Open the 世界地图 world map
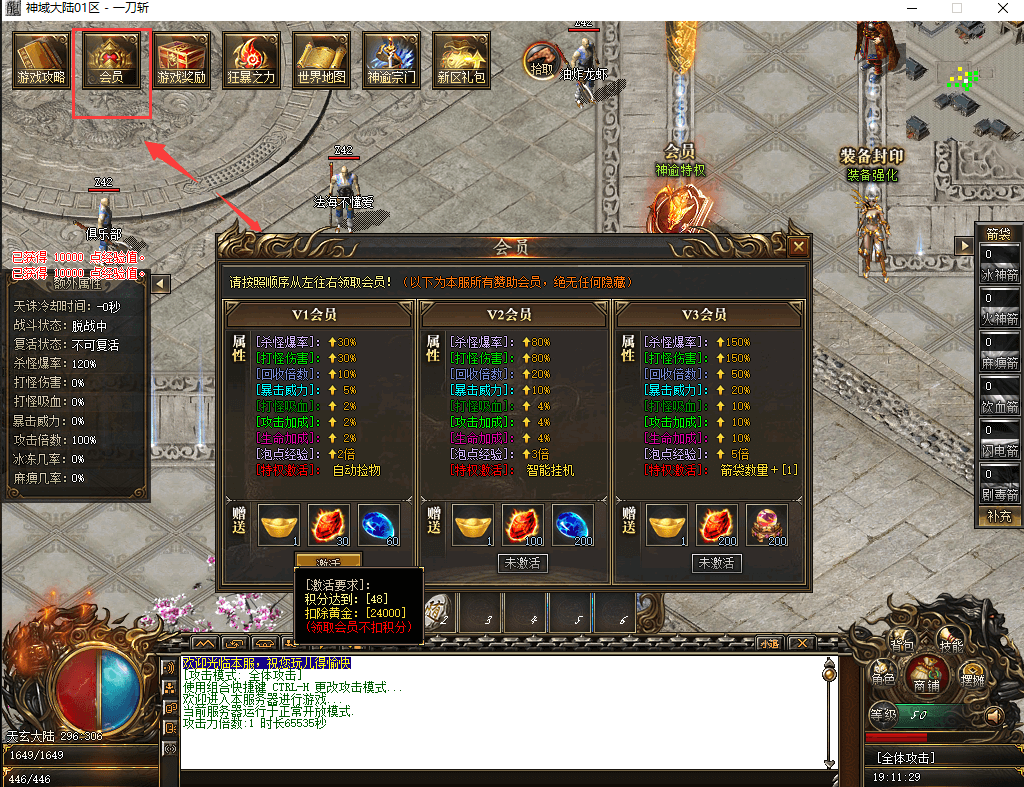Image resolution: width=1024 pixels, height=787 pixels. pyautogui.click(x=321, y=60)
